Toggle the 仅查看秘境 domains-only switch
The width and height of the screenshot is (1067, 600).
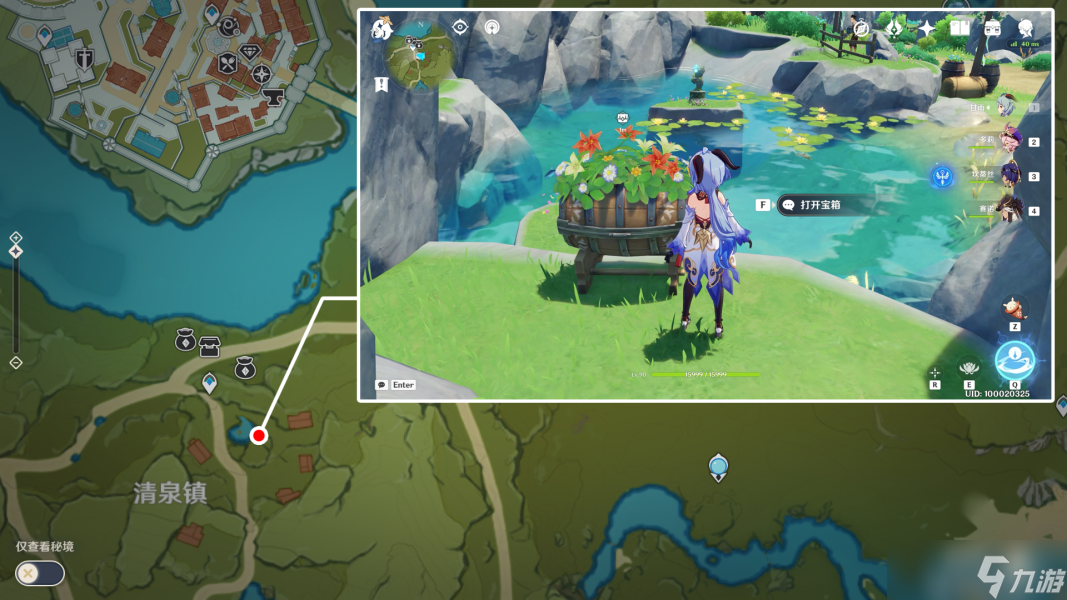point(40,573)
